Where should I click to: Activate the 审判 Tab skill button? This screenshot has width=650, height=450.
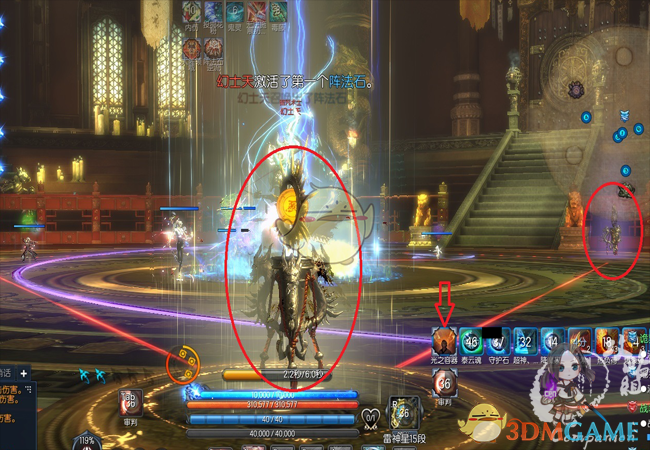click(131, 402)
